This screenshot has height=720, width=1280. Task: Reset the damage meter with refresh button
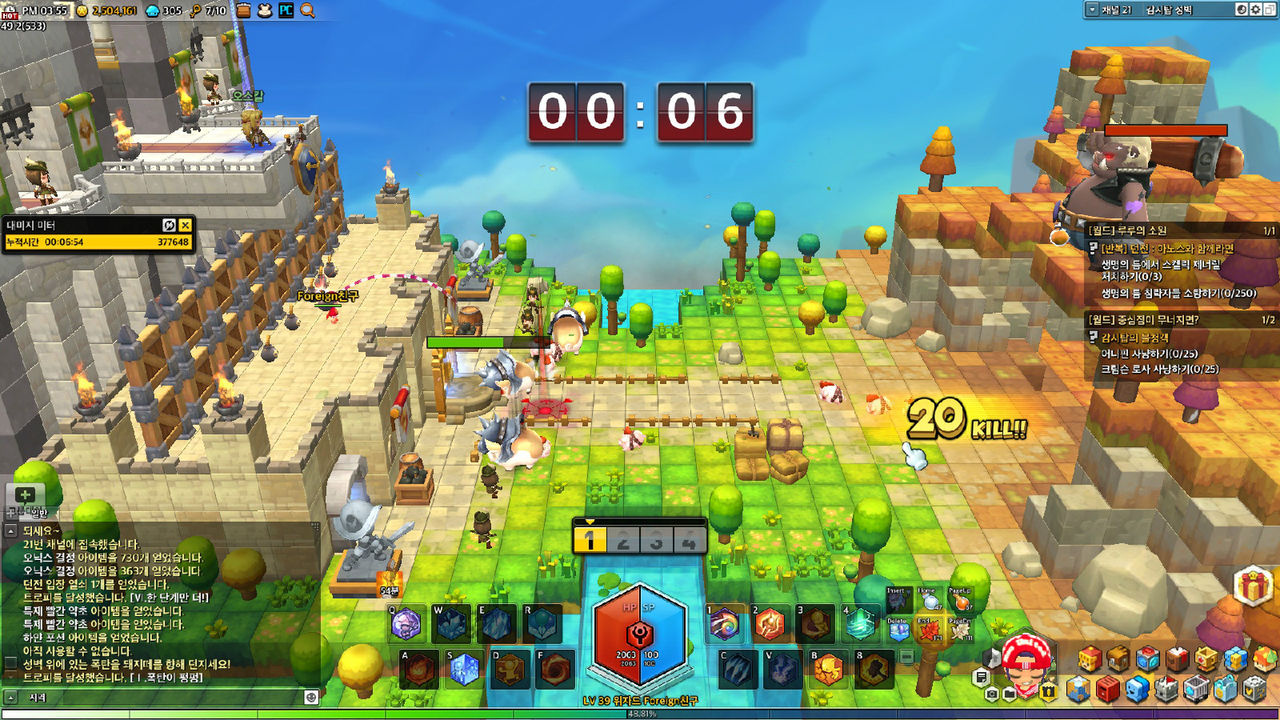tap(169, 225)
